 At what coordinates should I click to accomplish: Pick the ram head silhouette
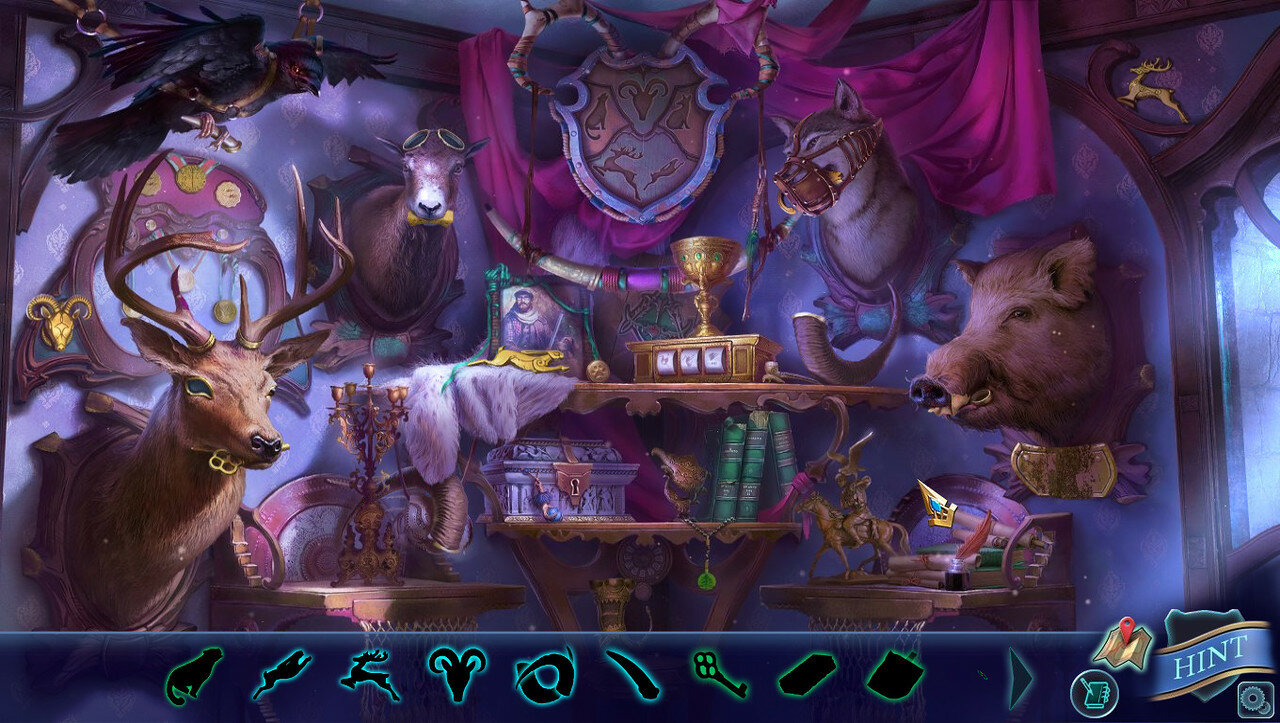tap(457, 674)
